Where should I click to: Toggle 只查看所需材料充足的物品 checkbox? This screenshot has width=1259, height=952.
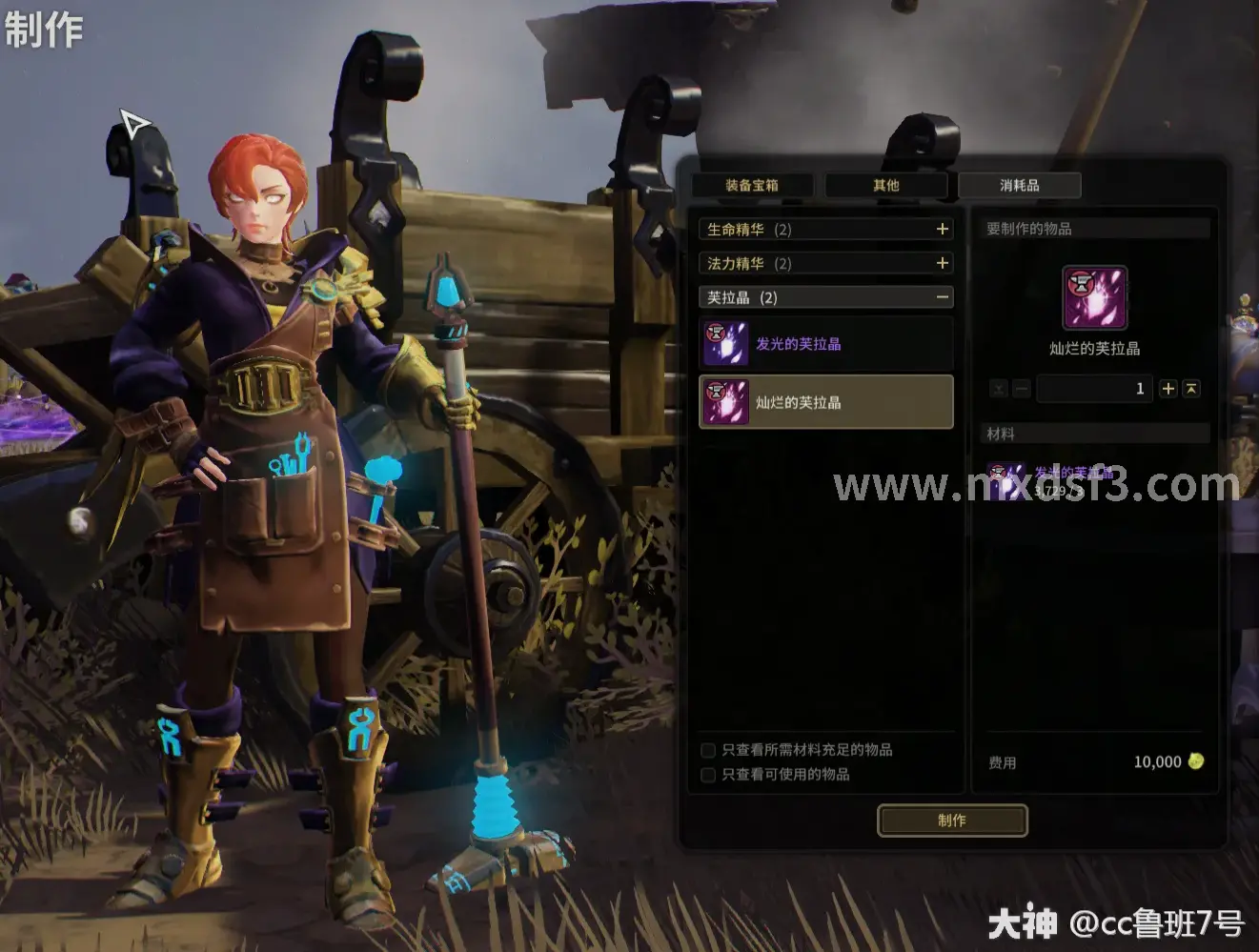click(708, 750)
